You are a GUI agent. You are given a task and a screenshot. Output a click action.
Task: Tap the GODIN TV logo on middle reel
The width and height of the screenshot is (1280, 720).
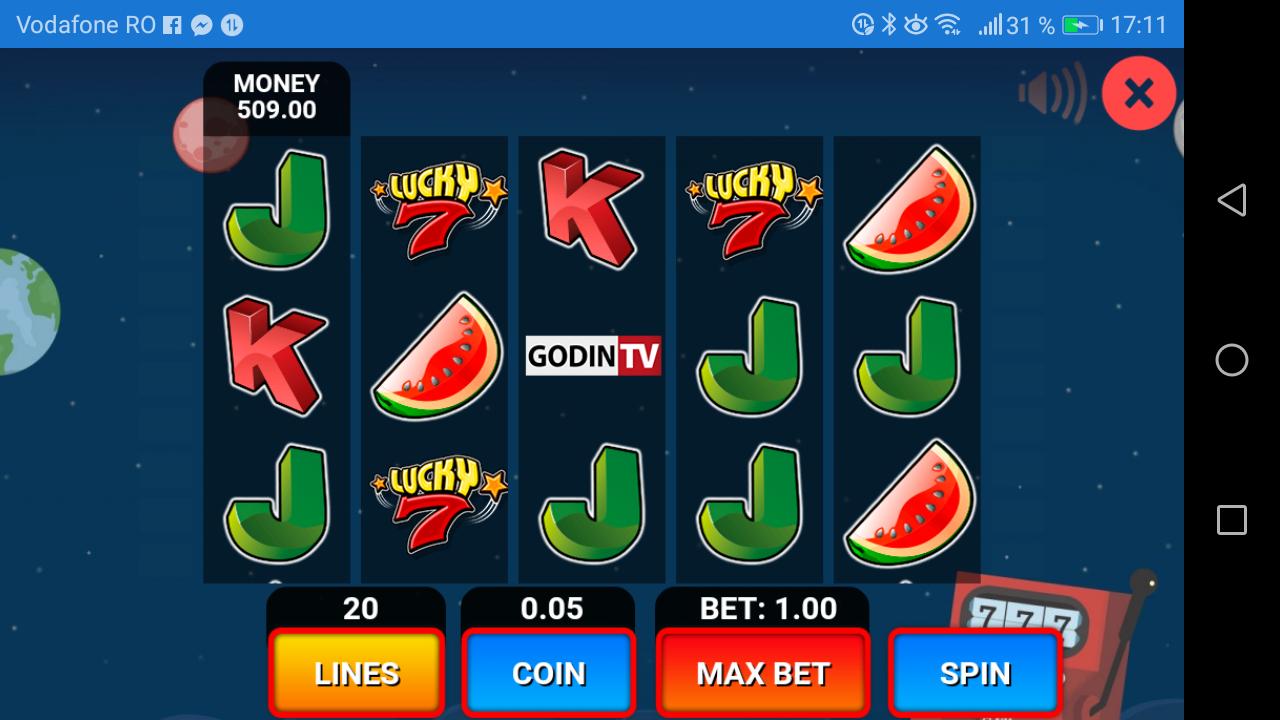(592, 355)
